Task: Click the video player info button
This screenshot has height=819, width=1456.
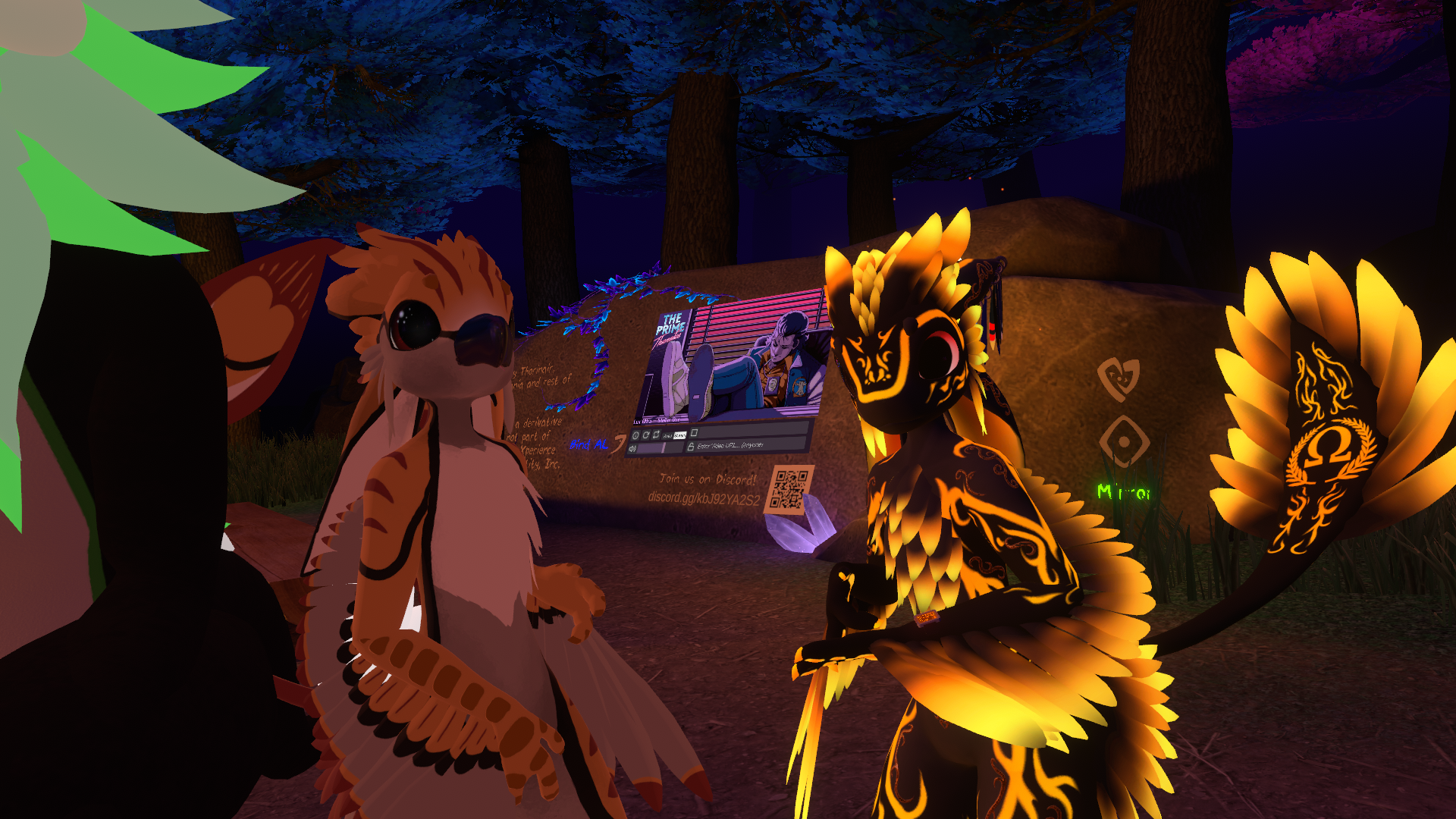Action: (x=636, y=435)
